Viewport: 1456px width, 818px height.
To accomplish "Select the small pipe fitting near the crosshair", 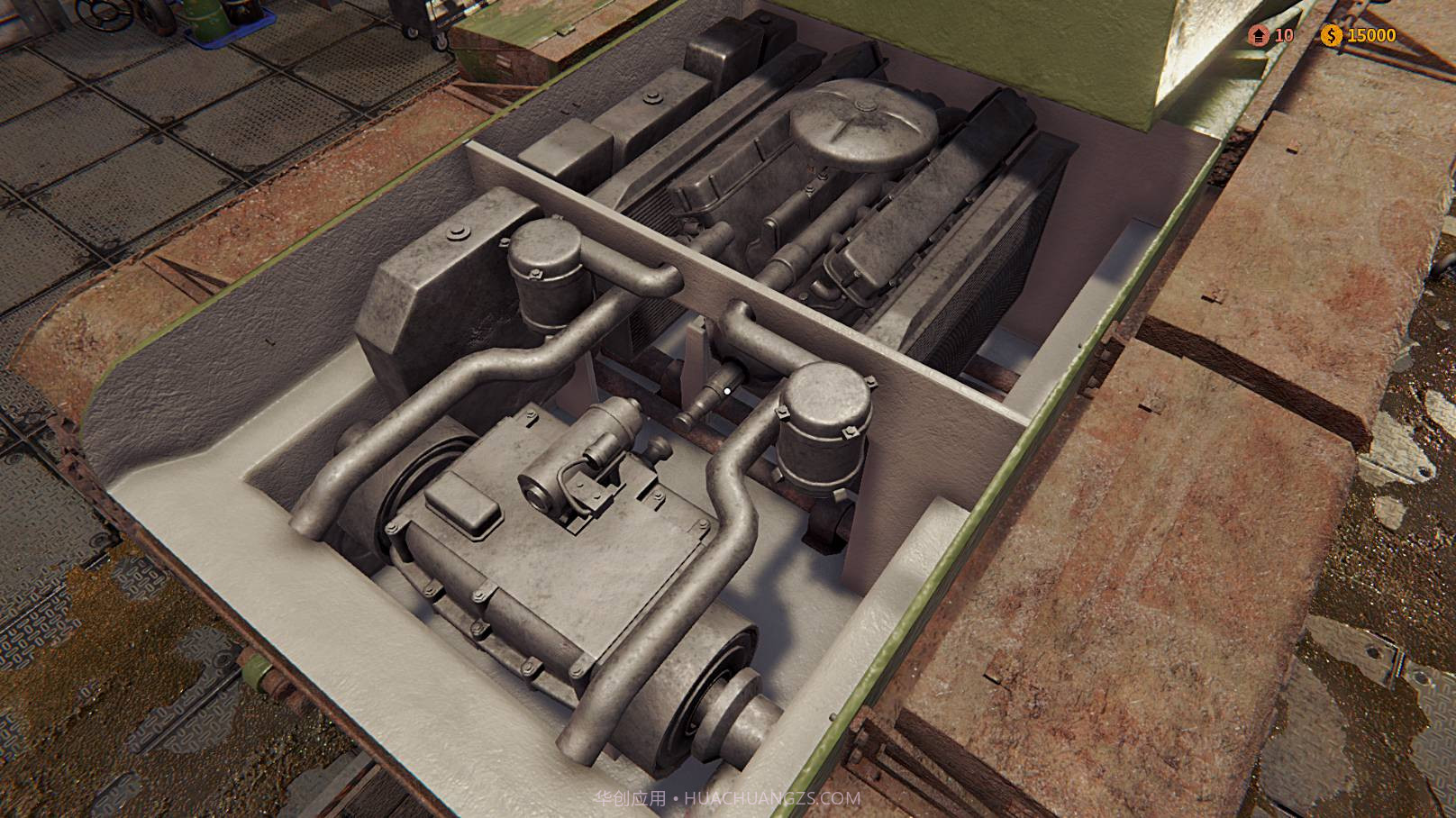I will pos(721,387).
